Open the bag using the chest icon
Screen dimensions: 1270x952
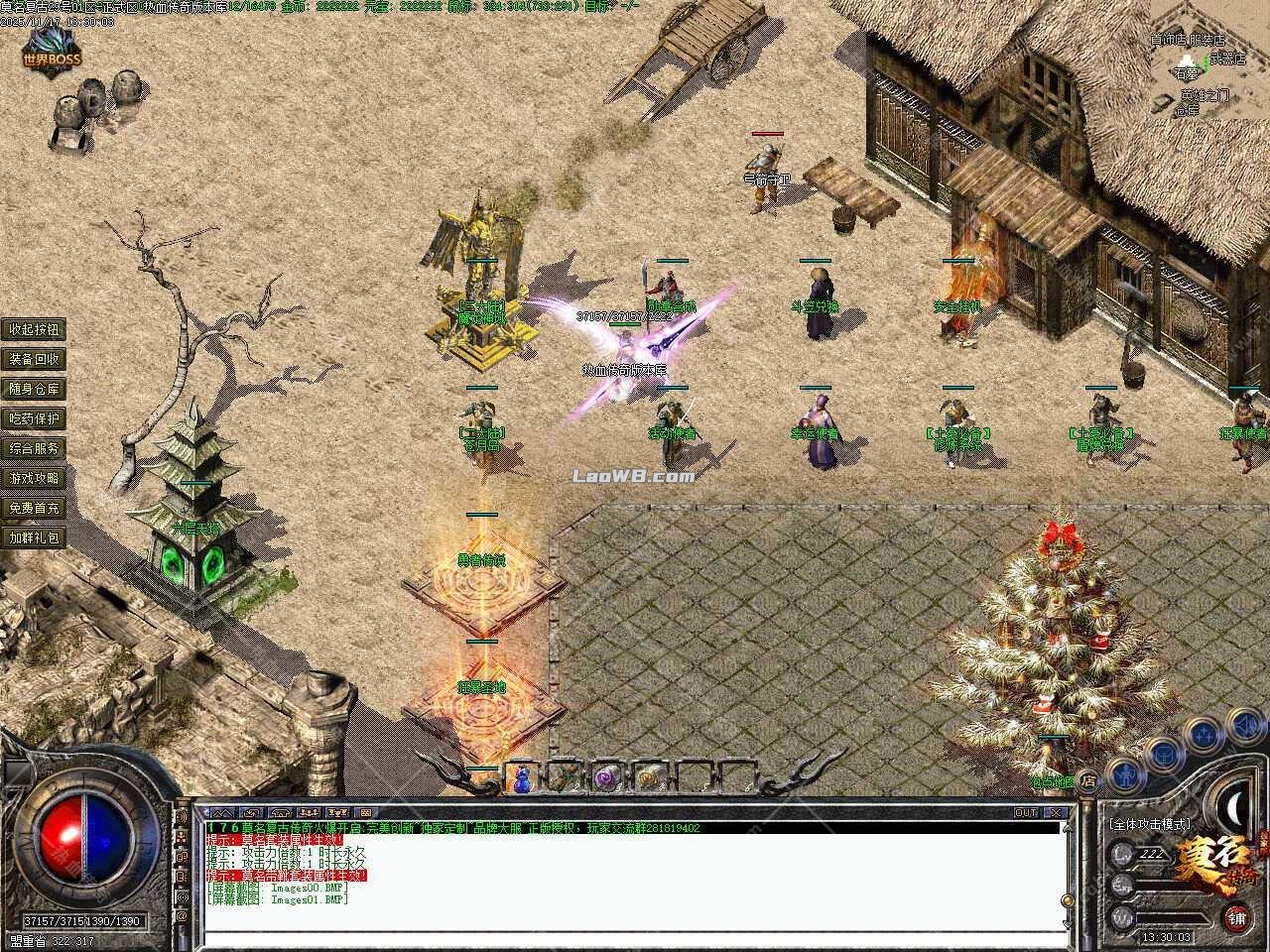point(1163,756)
